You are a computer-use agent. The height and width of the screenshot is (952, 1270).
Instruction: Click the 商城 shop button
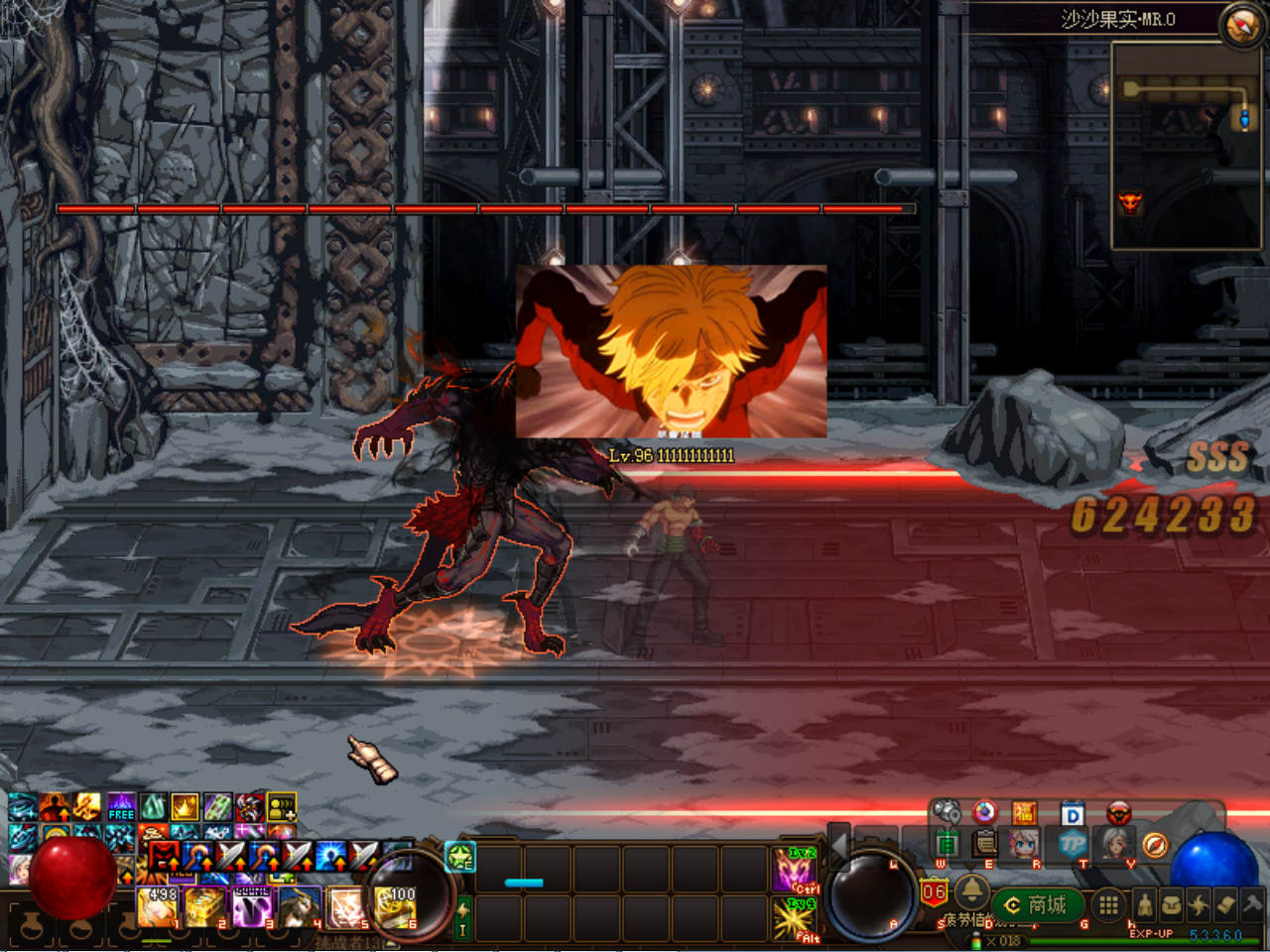pos(1037,904)
